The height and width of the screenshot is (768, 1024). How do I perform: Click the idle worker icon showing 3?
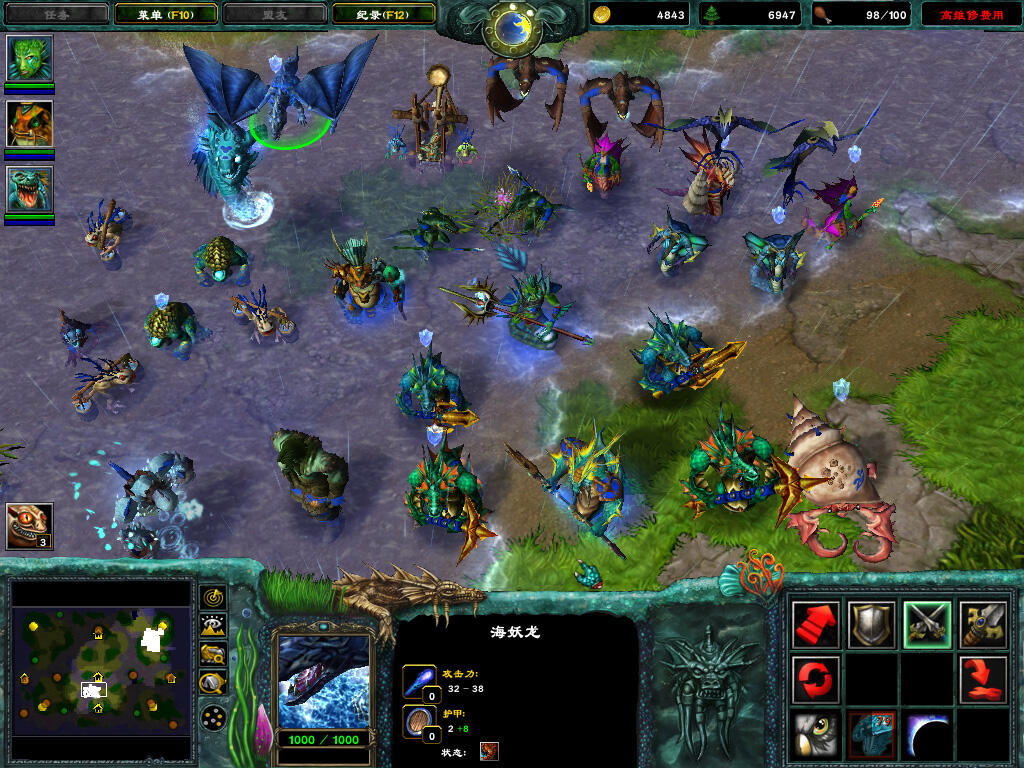point(29,526)
